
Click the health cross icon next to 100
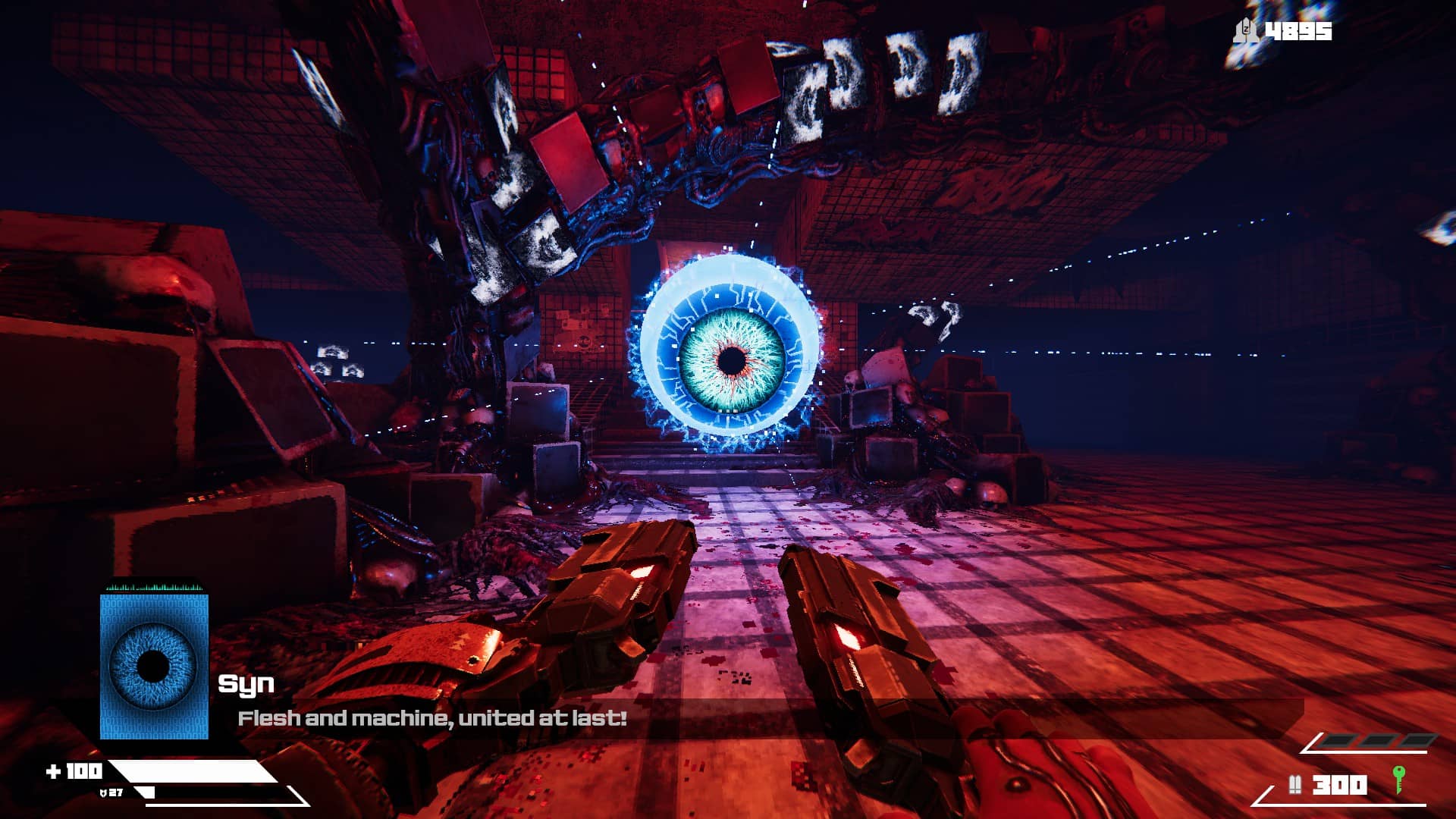pyautogui.click(x=55, y=770)
